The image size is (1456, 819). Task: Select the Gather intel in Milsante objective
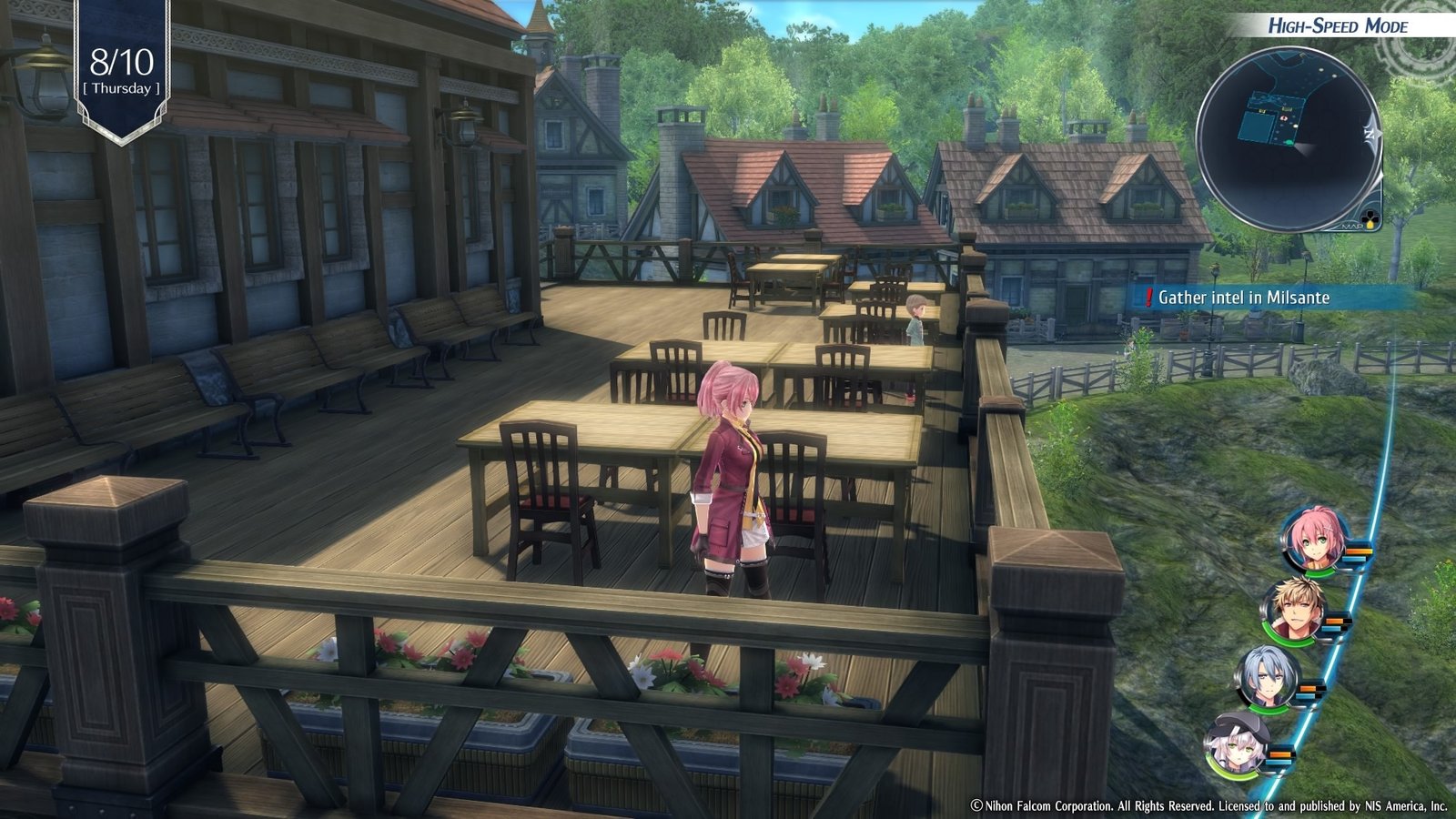(x=1242, y=298)
